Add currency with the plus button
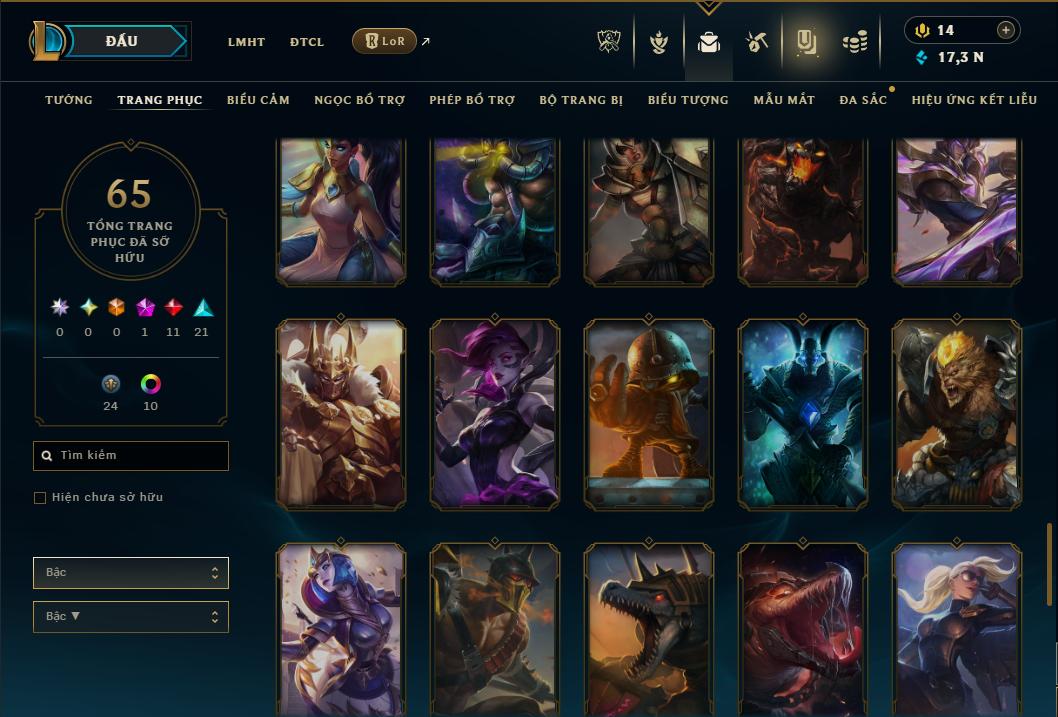Screen dimensions: 1058x717 (x=1006, y=30)
